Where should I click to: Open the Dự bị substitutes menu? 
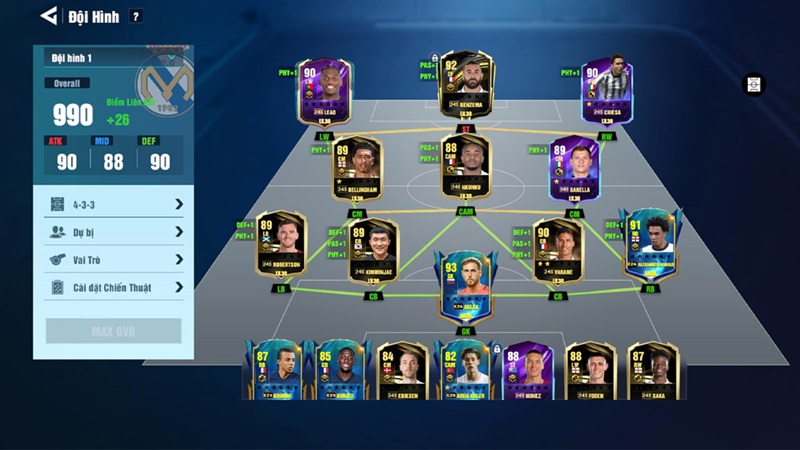(114, 231)
